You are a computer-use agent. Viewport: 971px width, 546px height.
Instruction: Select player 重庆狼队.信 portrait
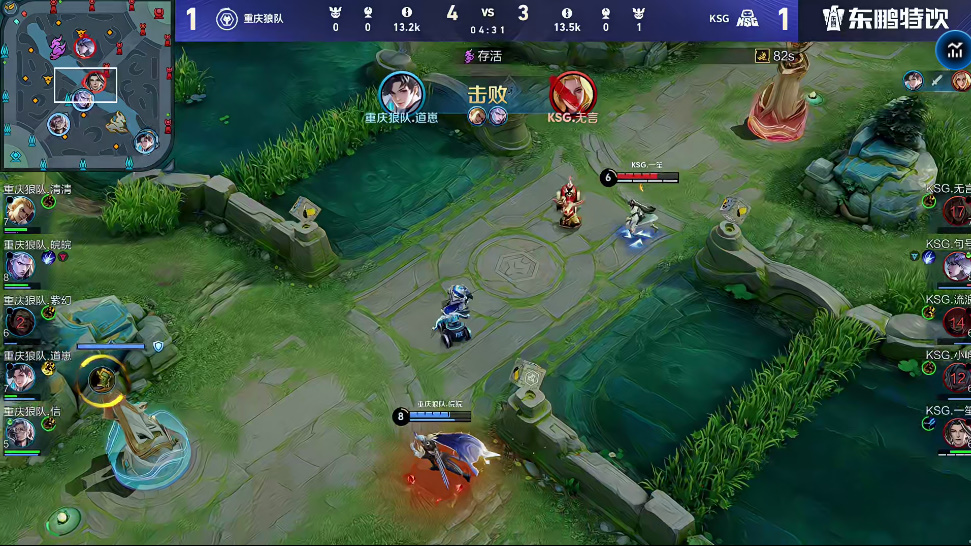[20, 432]
